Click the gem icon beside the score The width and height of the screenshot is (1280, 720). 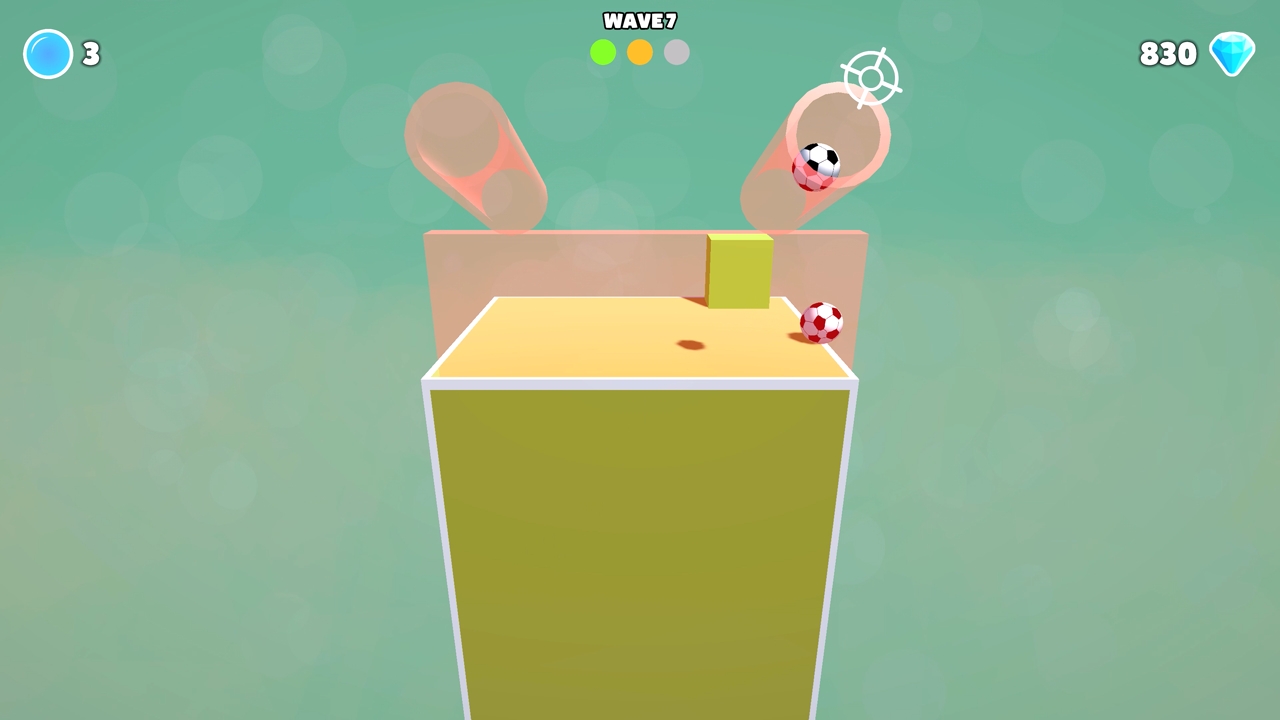click(x=1232, y=53)
